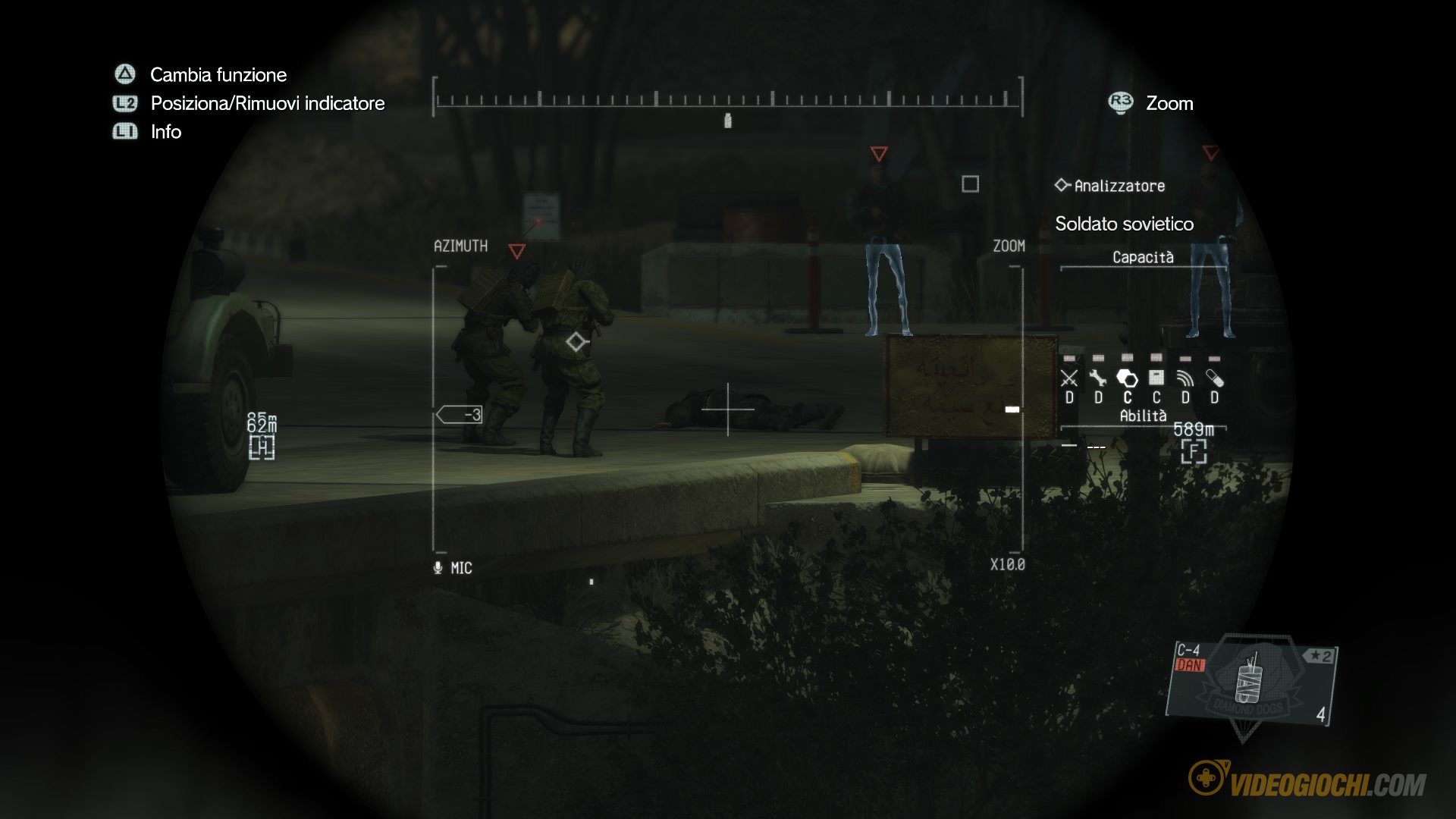
Task: Choose the hexagon base development skill icon
Action: pos(1127,378)
